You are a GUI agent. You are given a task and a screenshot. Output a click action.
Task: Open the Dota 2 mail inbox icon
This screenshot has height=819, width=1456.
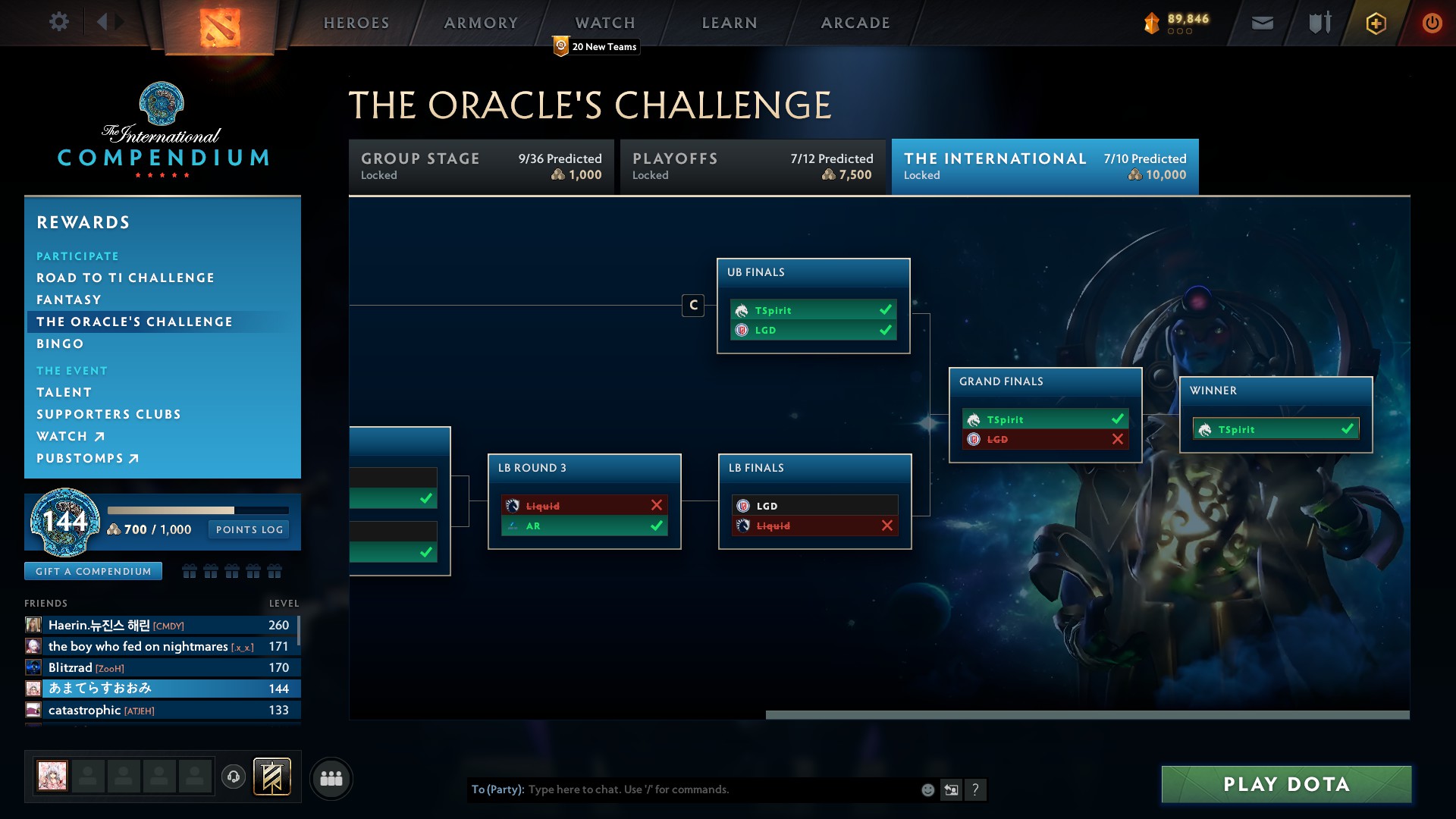tap(1262, 23)
